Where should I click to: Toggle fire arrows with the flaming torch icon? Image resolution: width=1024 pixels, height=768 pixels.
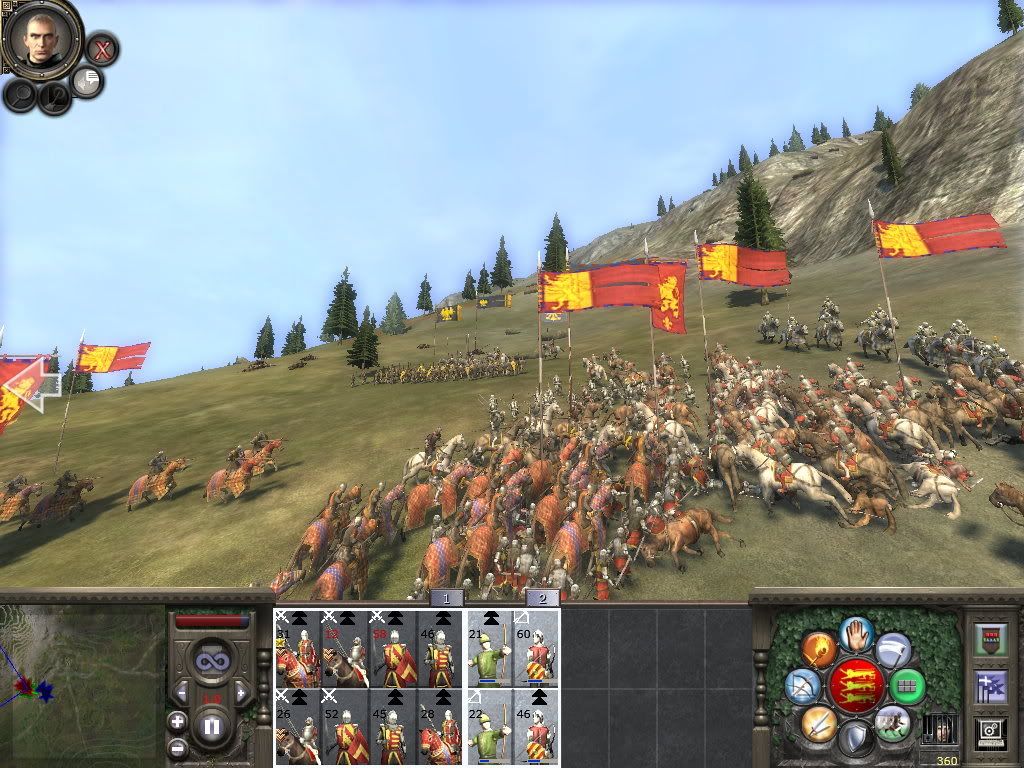point(818,650)
